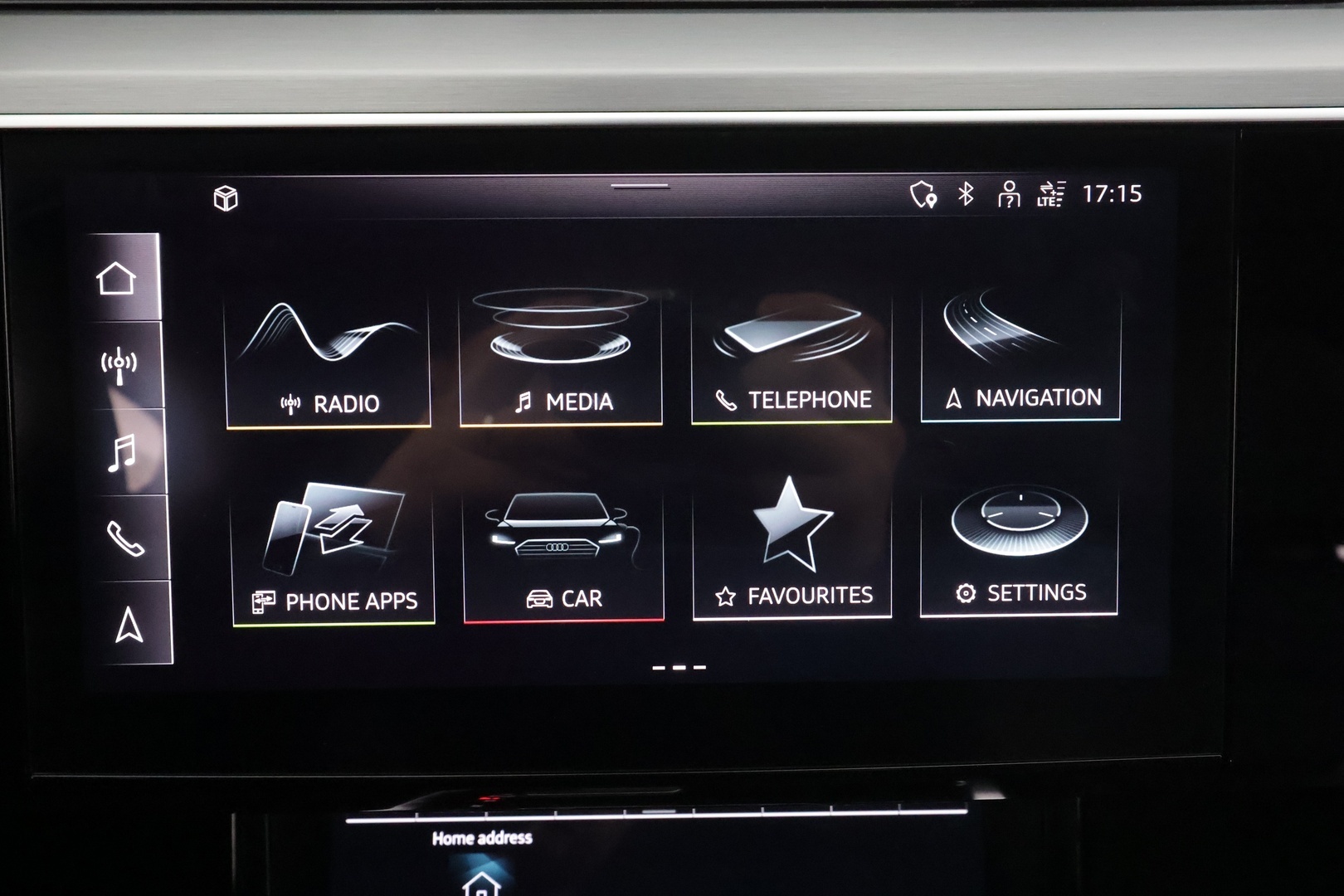Open the Car menu tile

click(562, 543)
